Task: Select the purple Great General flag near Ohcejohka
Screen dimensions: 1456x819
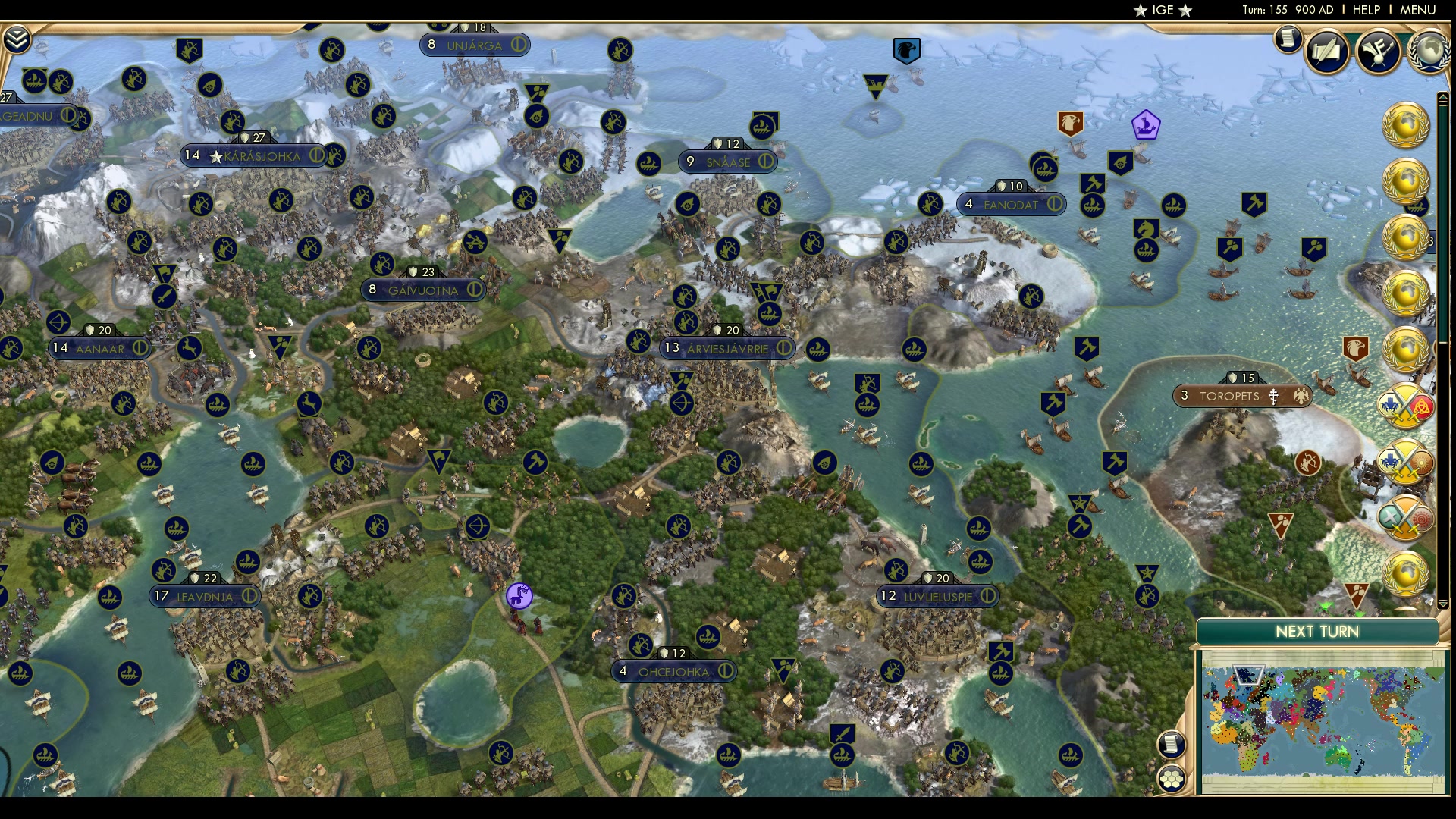Action: (519, 597)
